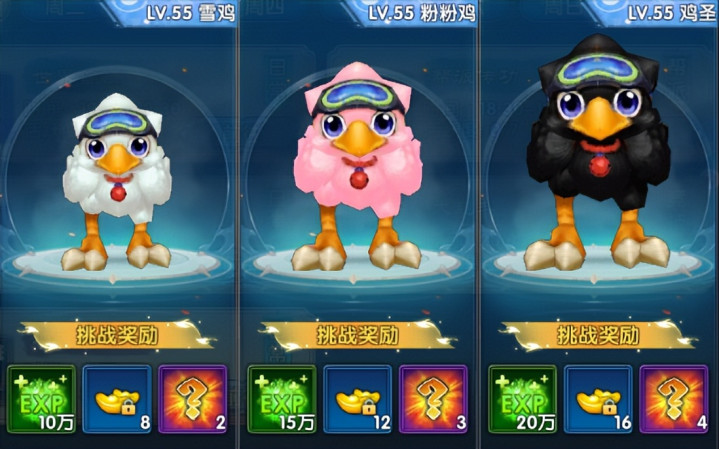
Task: Check the mystery reward box showing 3
Action: tap(434, 398)
